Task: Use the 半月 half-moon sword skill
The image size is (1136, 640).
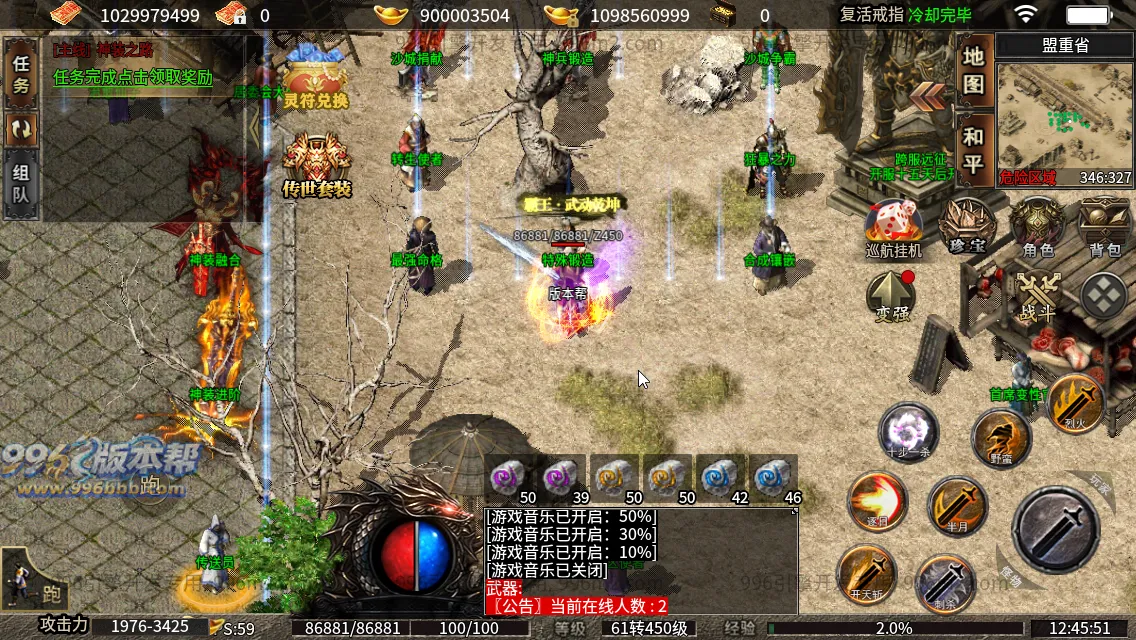Action: [957, 505]
